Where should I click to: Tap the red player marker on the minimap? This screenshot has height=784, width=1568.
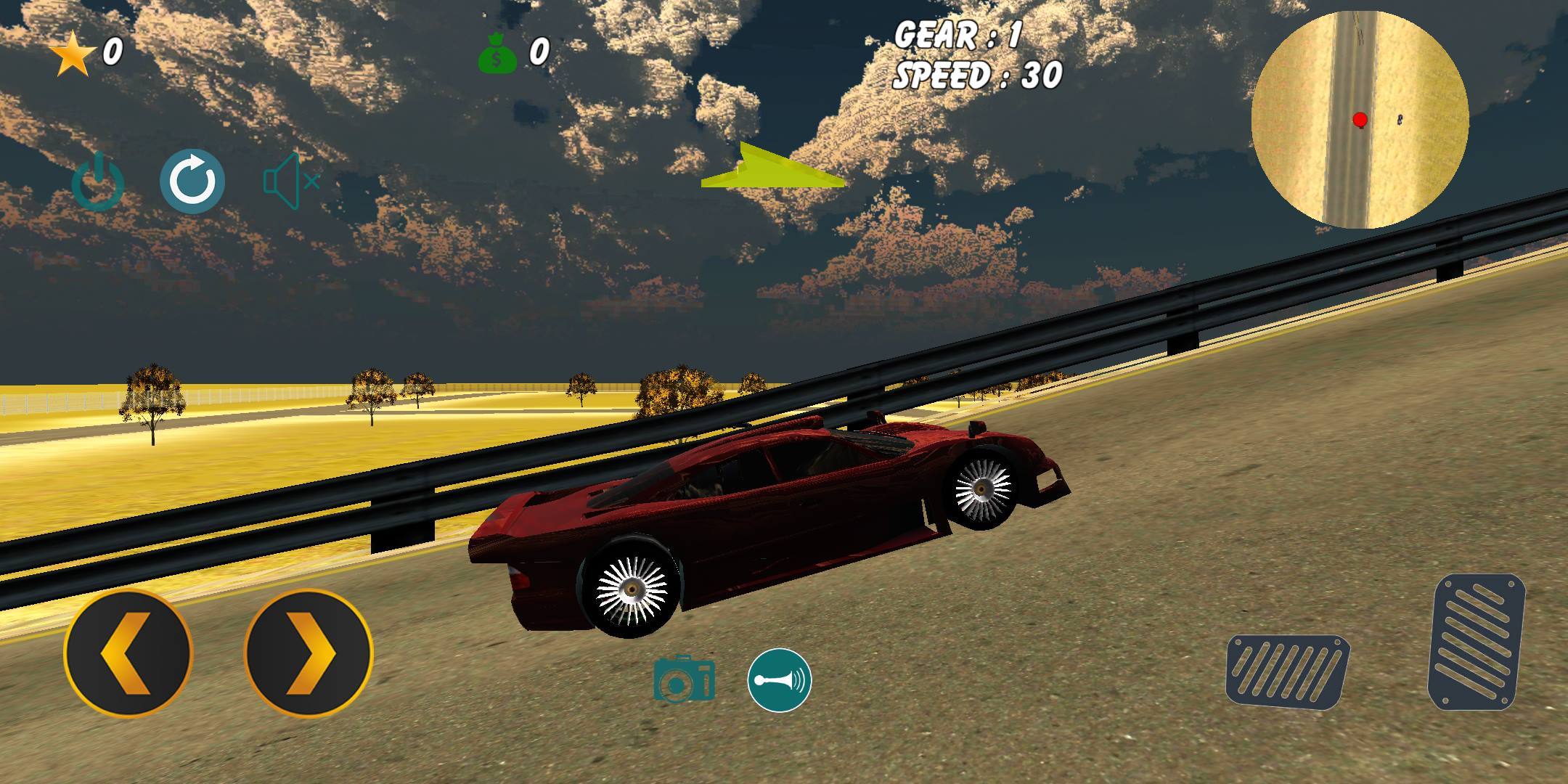pyautogui.click(x=1360, y=121)
